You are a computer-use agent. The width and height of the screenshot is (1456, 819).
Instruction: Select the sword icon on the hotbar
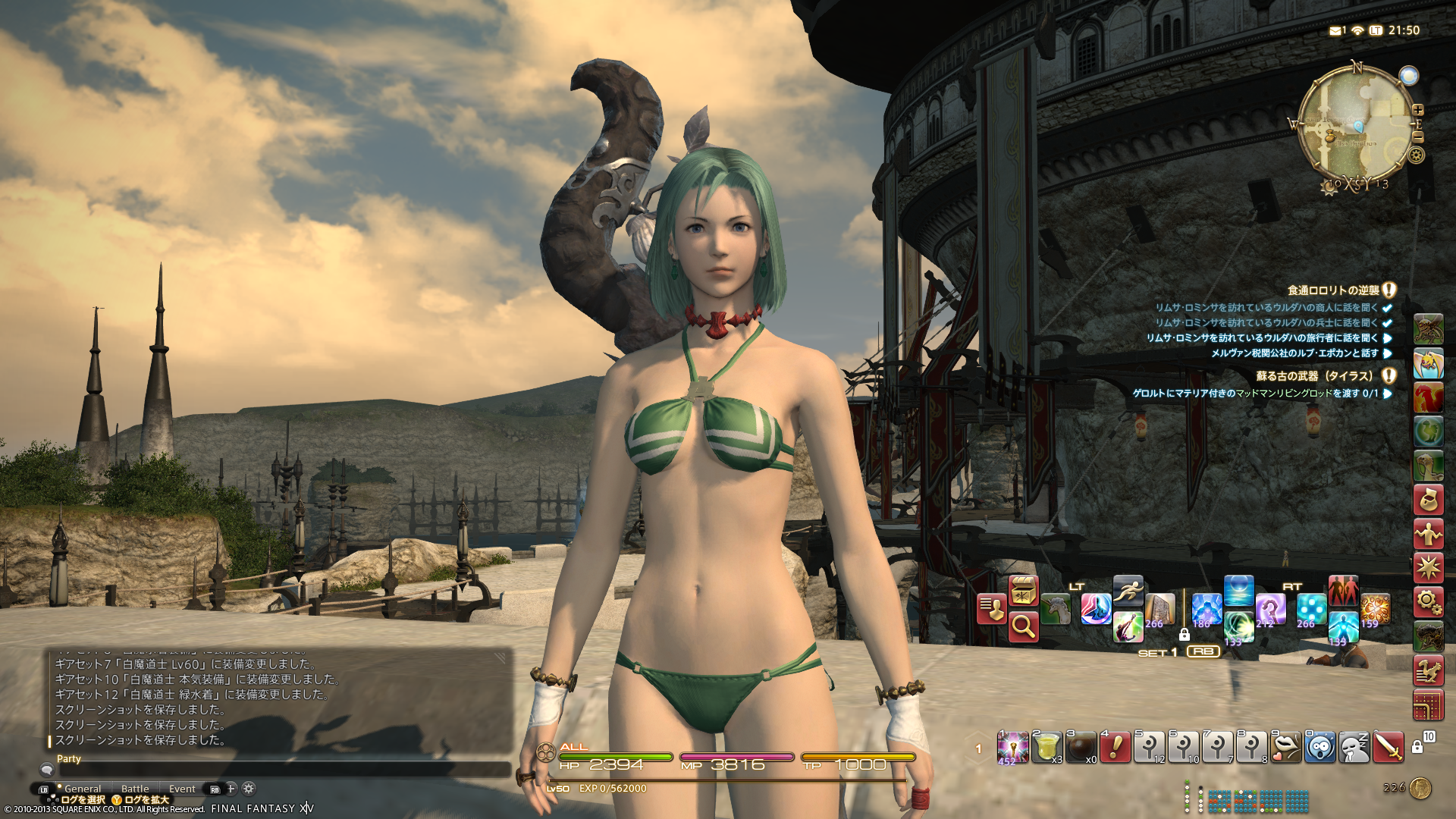[1389, 748]
